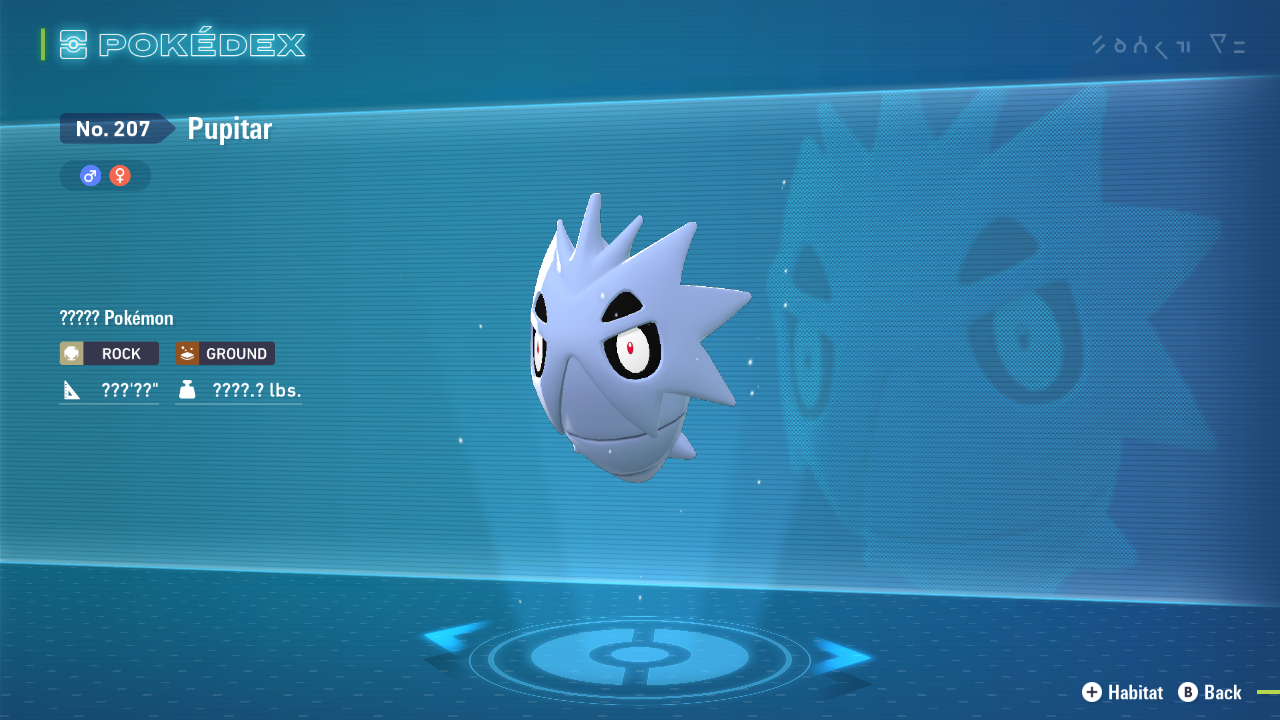Expand the No. 207 entry badge

point(114,128)
